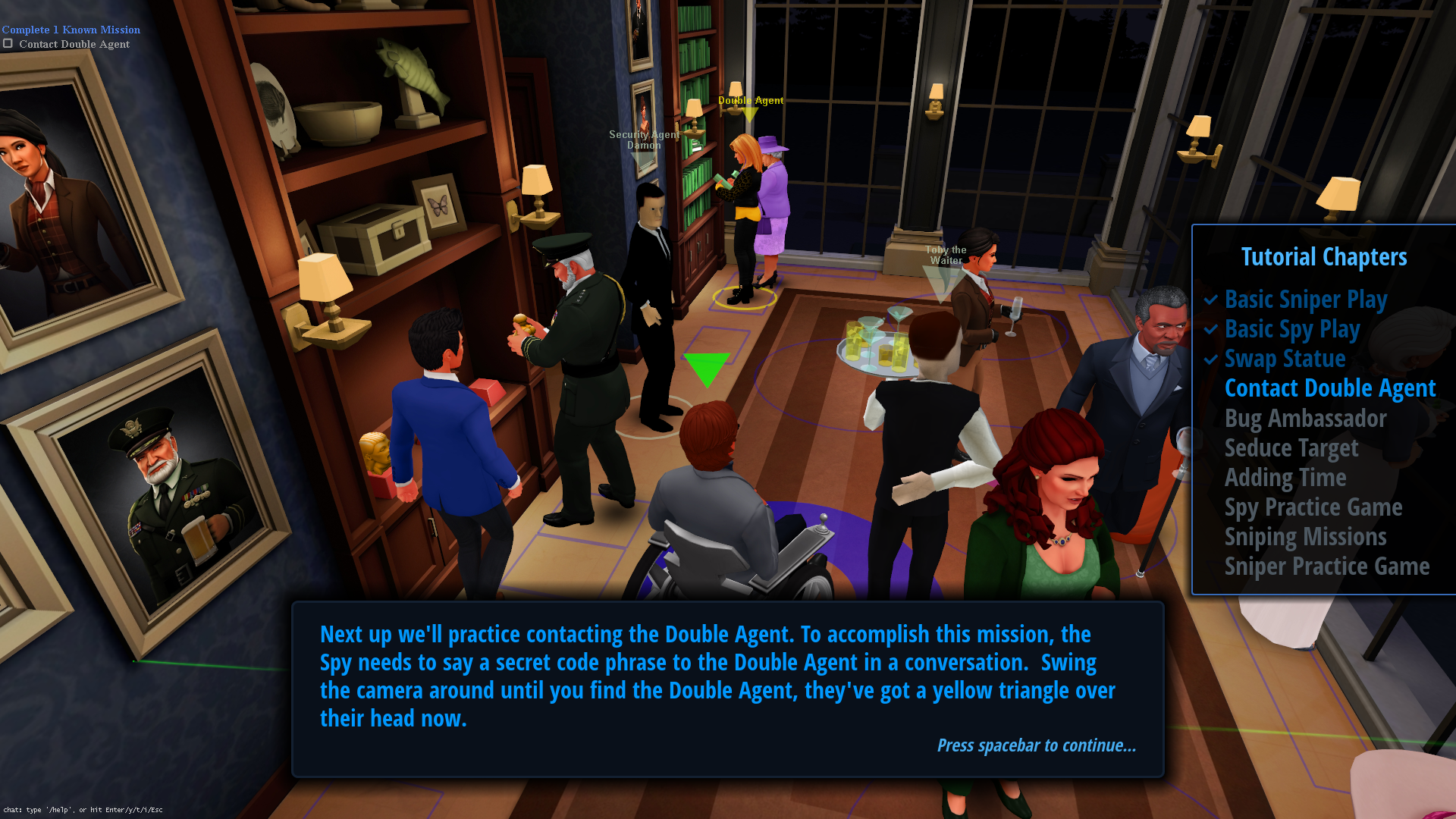This screenshot has width=1456, height=819.
Task: Click the yellow triangle above the Double Agent
Action: (751, 112)
